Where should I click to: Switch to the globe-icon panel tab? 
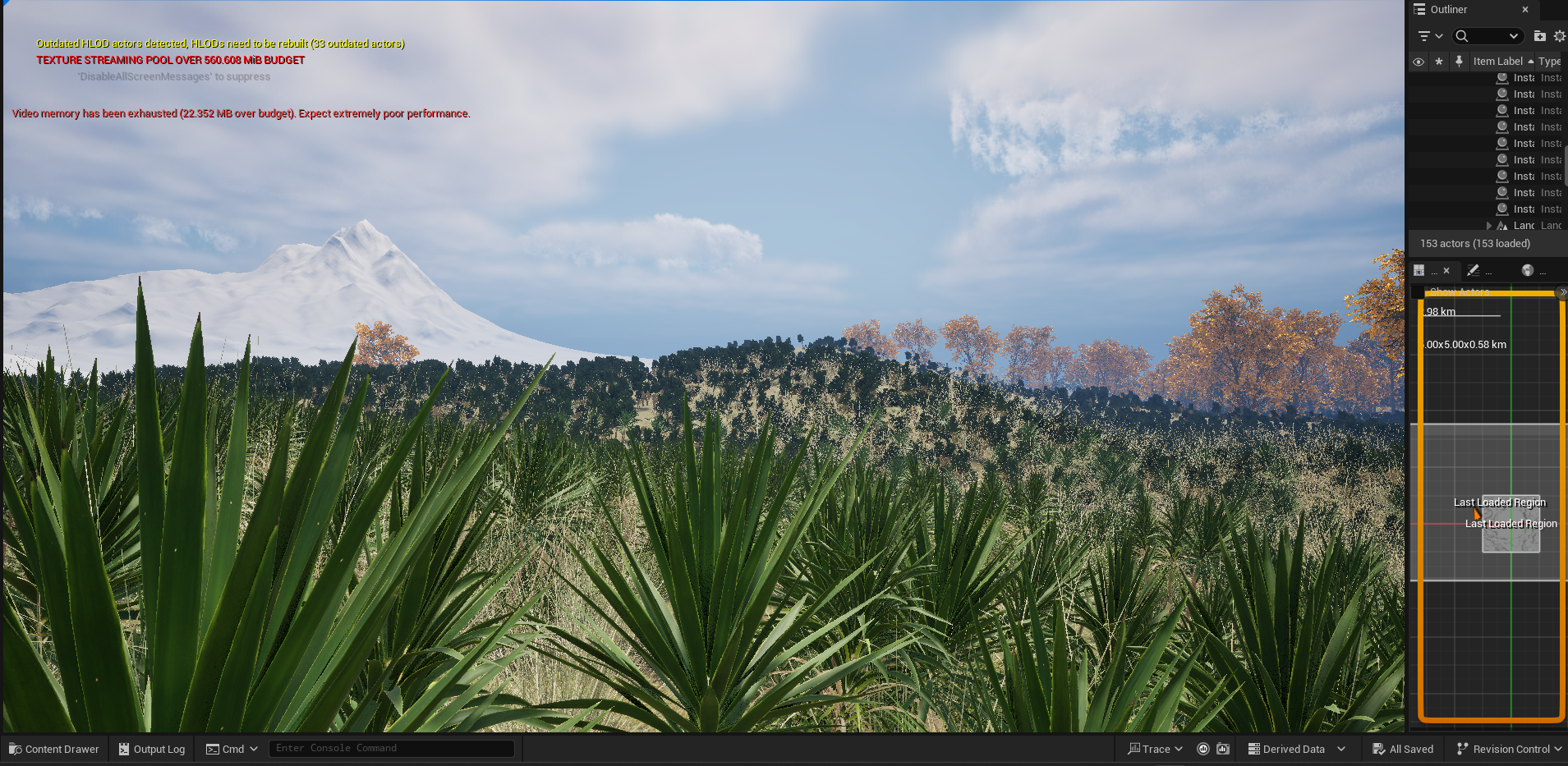coord(1528,270)
